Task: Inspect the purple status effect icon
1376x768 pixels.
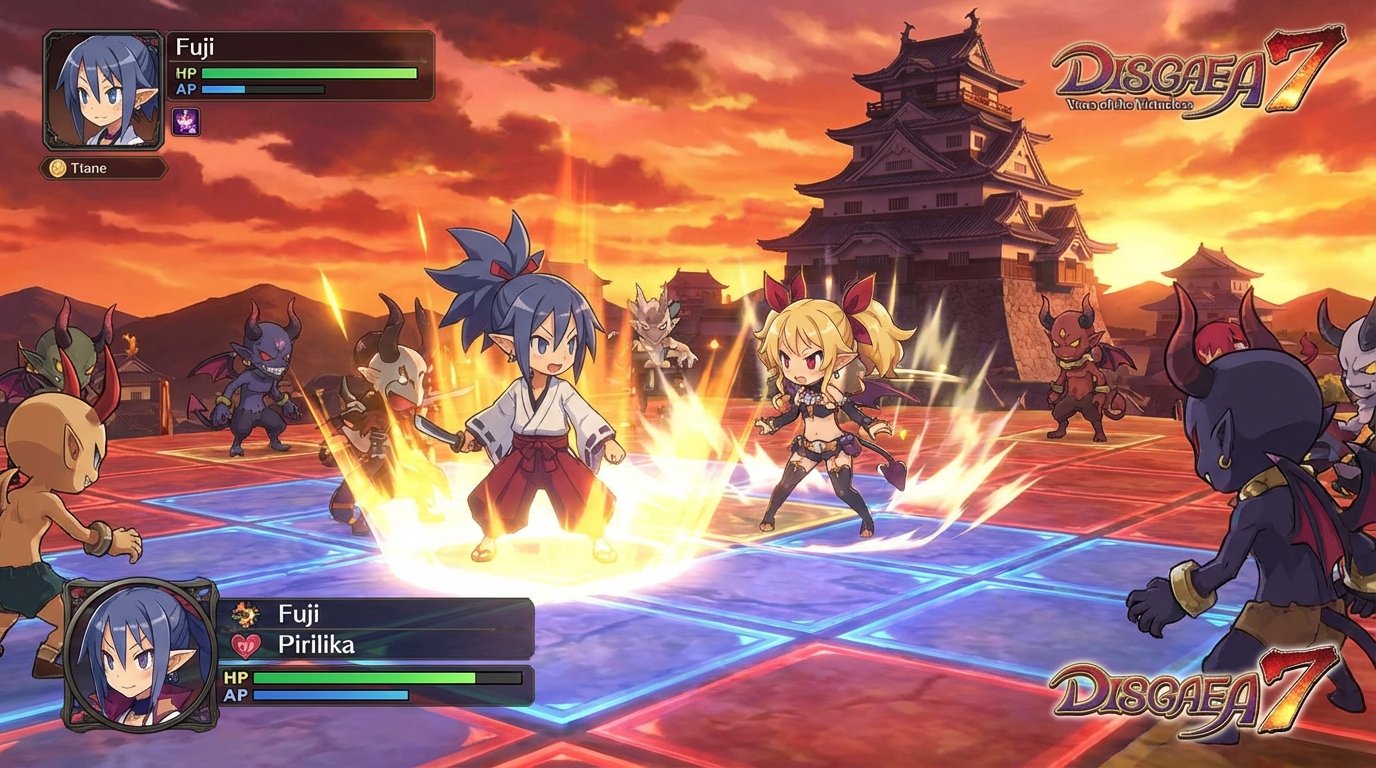Action: 186,122
